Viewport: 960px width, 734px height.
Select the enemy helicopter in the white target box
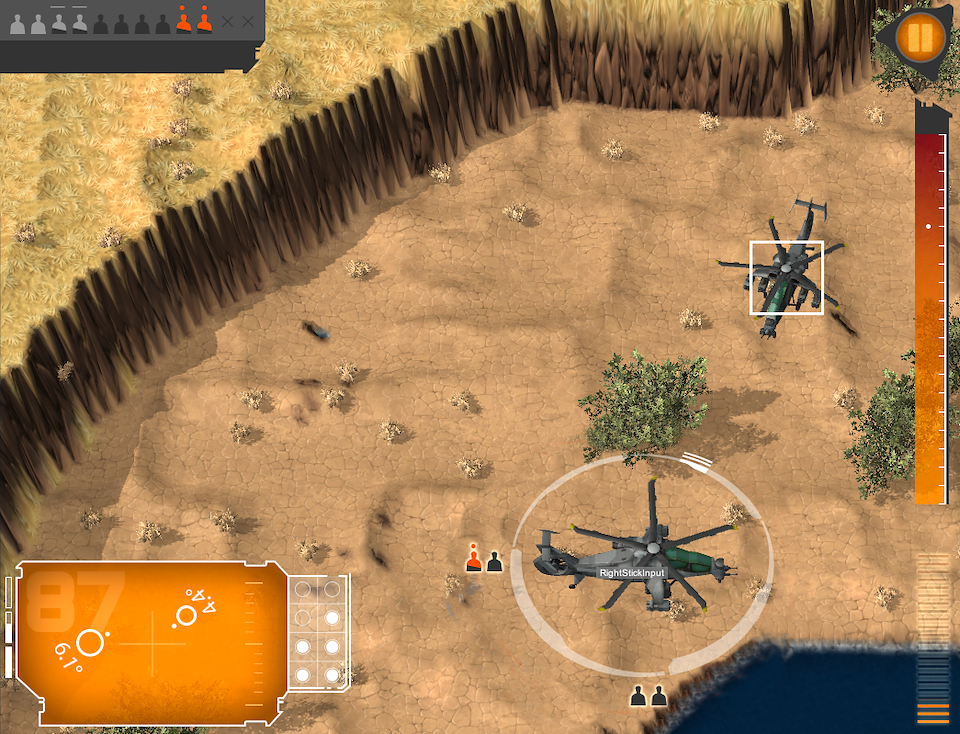click(x=786, y=277)
